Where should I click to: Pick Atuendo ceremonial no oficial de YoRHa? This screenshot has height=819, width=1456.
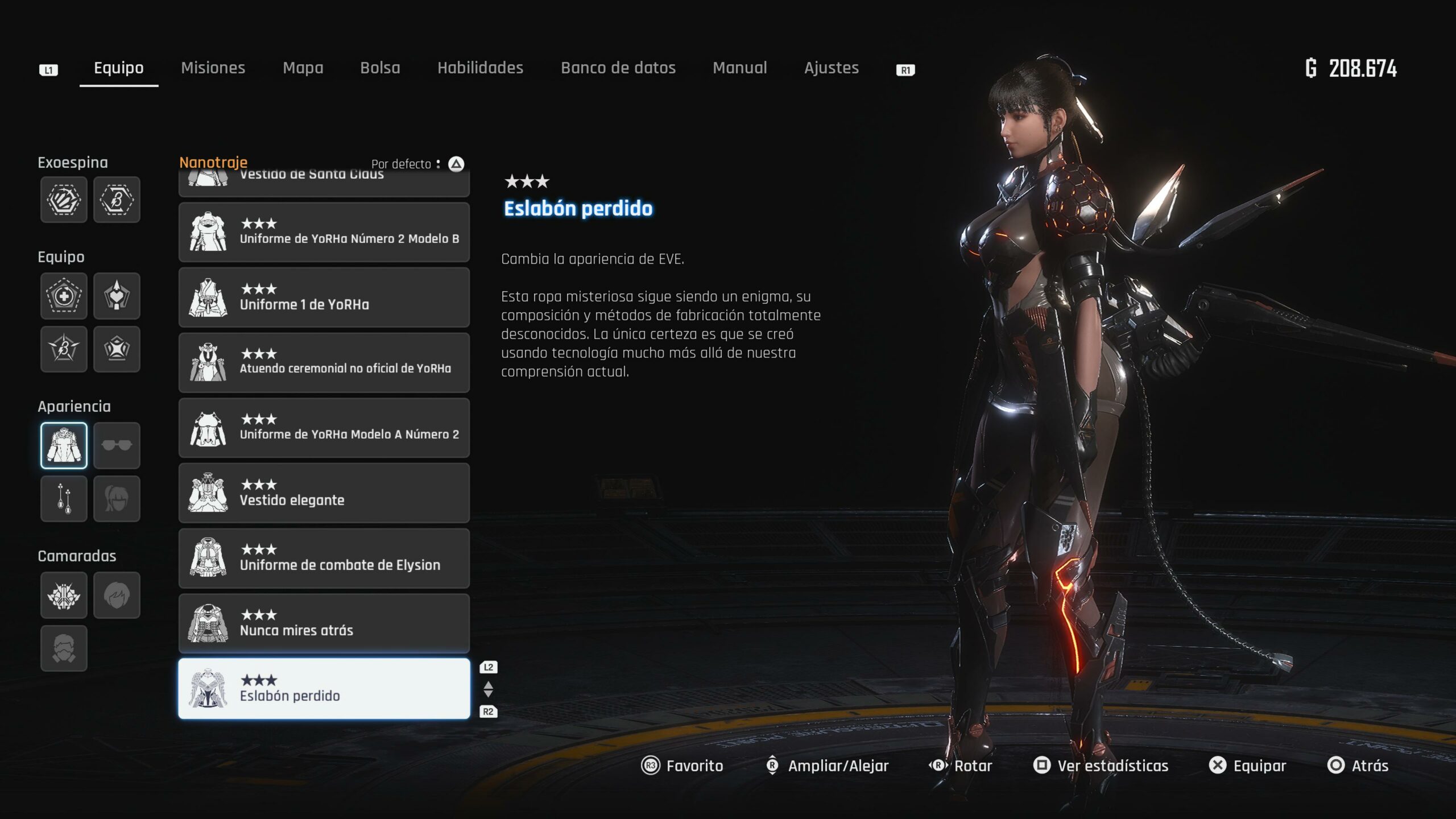pyautogui.click(x=324, y=362)
